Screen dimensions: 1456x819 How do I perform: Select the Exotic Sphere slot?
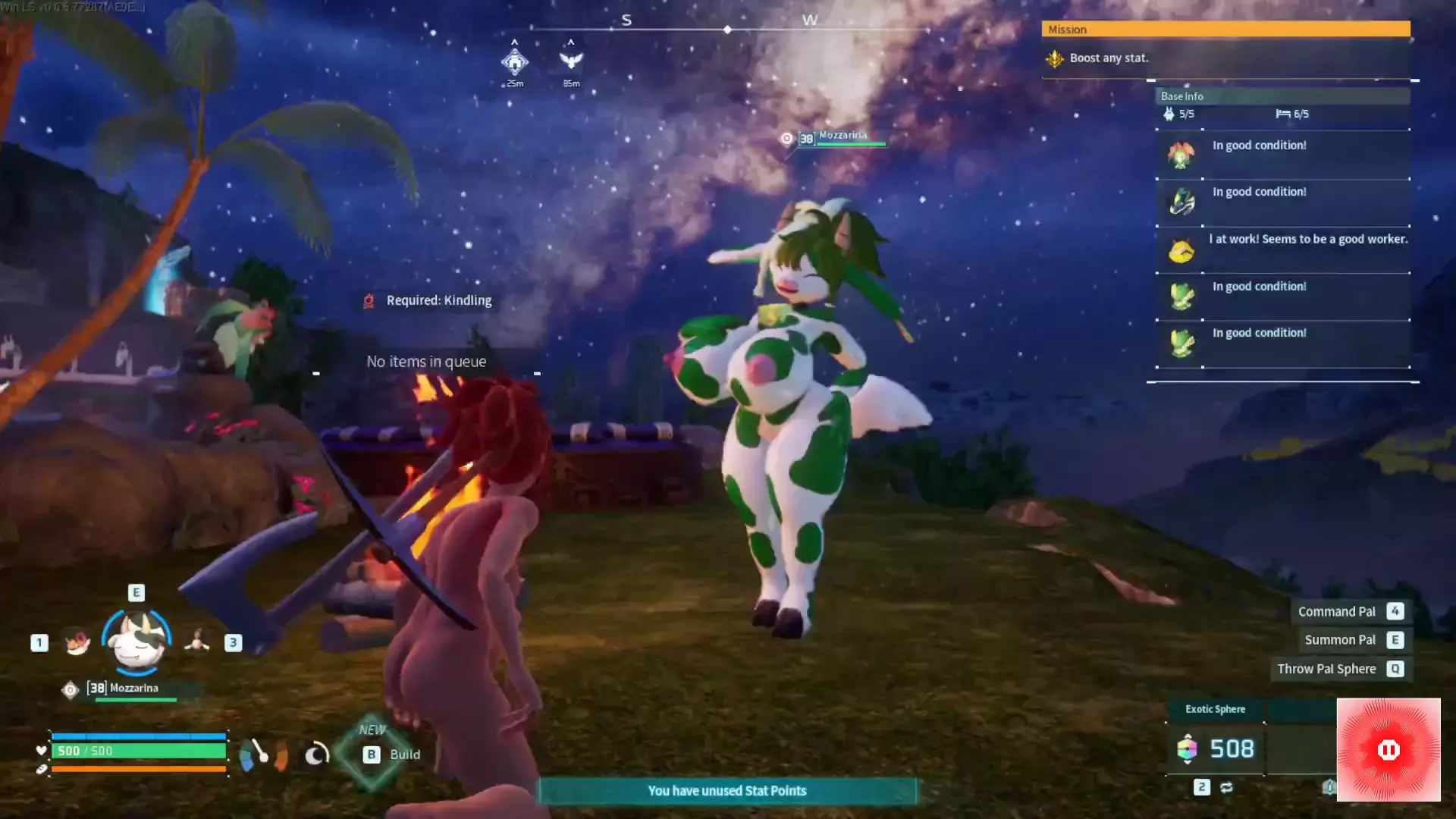[1215, 748]
